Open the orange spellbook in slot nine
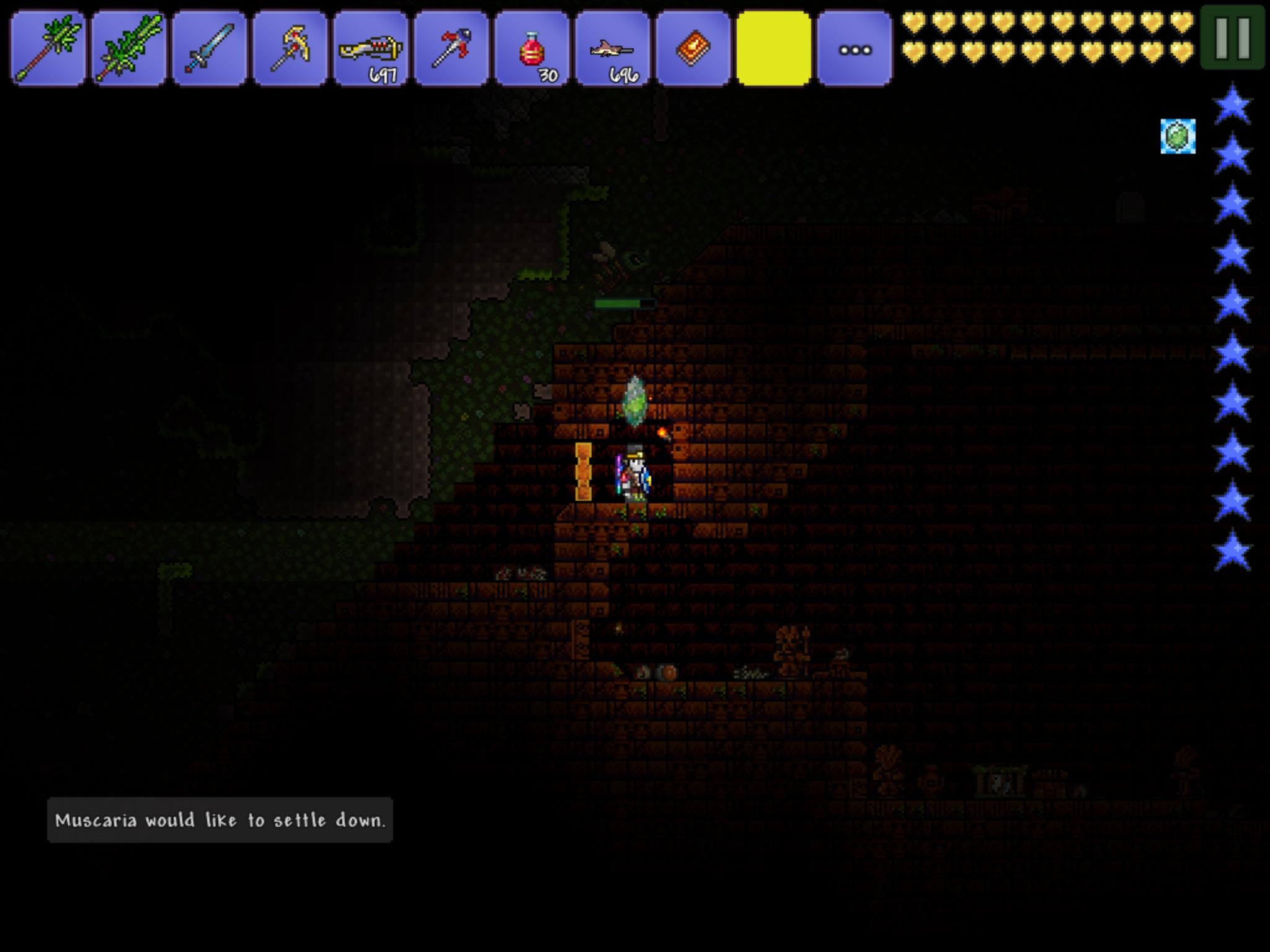The height and width of the screenshot is (952, 1270). pyautogui.click(x=693, y=45)
